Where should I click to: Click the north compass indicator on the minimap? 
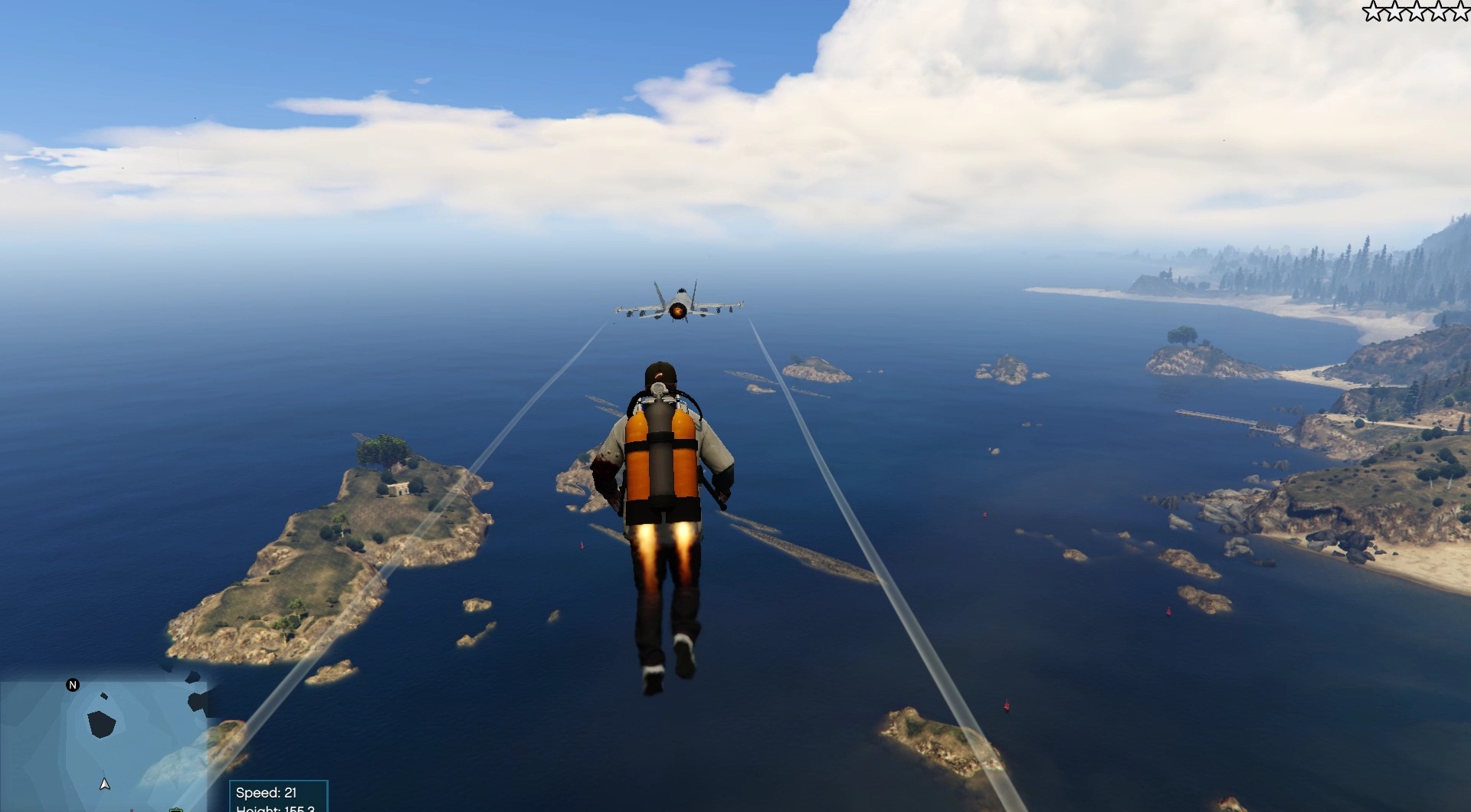(72, 685)
